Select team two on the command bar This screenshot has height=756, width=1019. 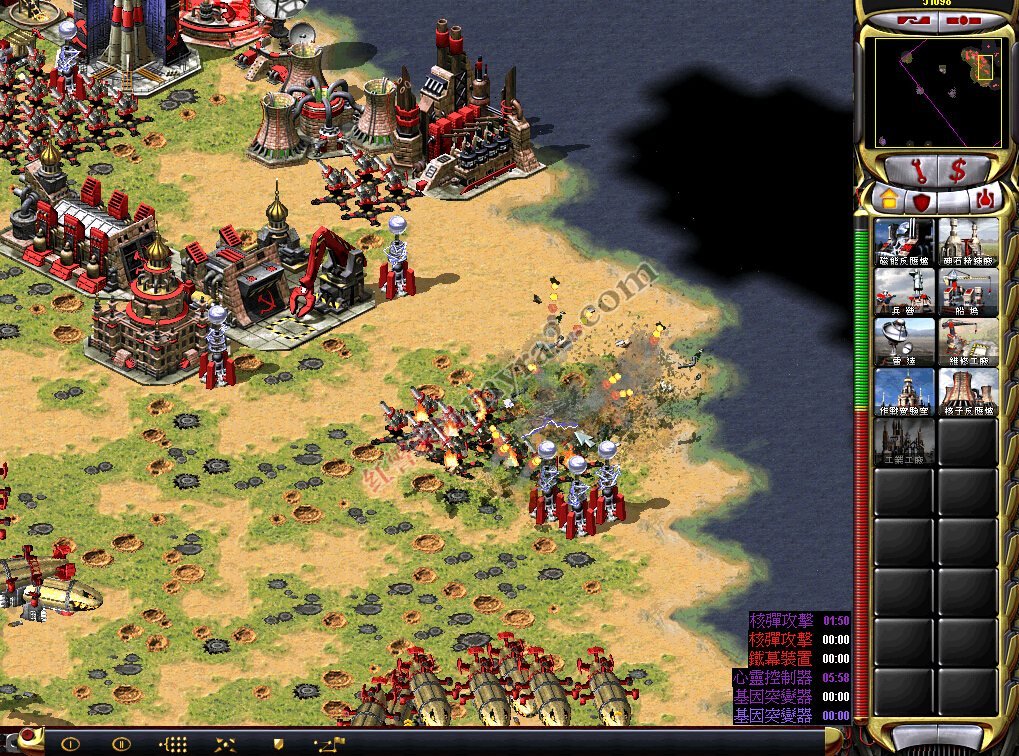(x=121, y=743)
